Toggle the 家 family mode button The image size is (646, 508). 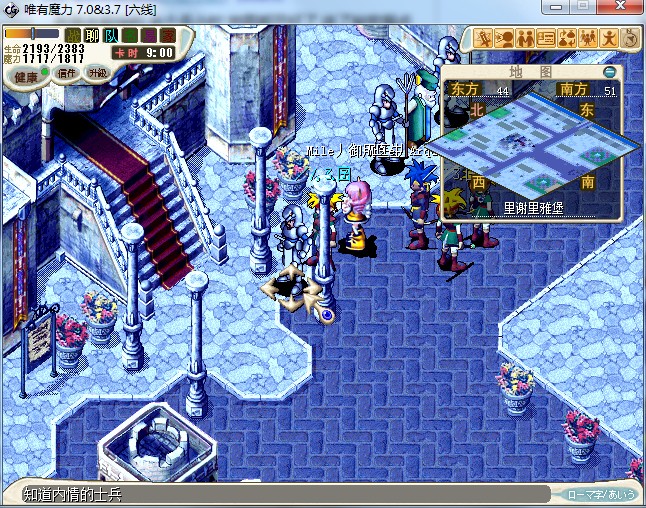pos(167,36)
